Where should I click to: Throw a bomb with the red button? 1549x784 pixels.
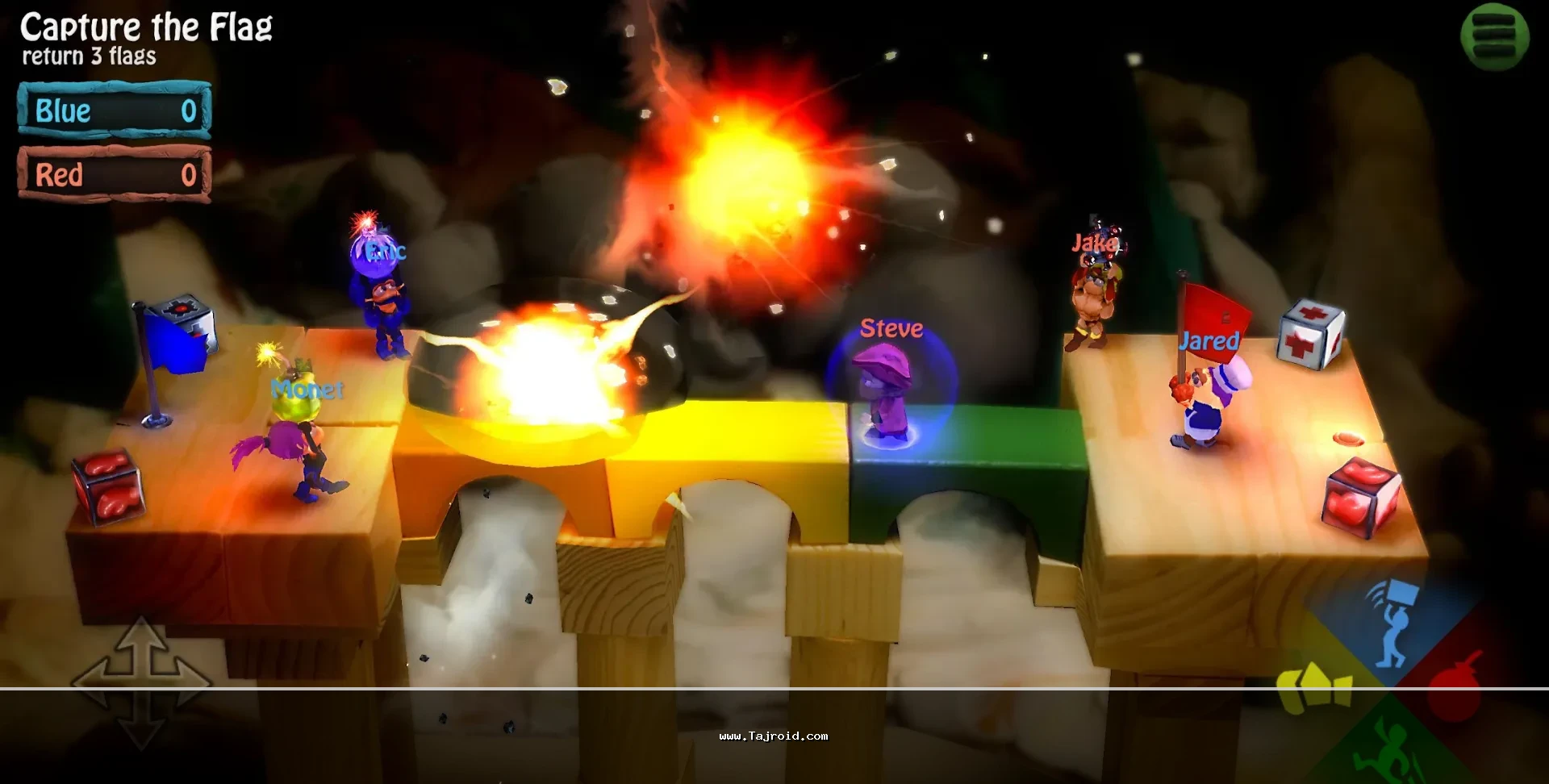[1460, 686]
